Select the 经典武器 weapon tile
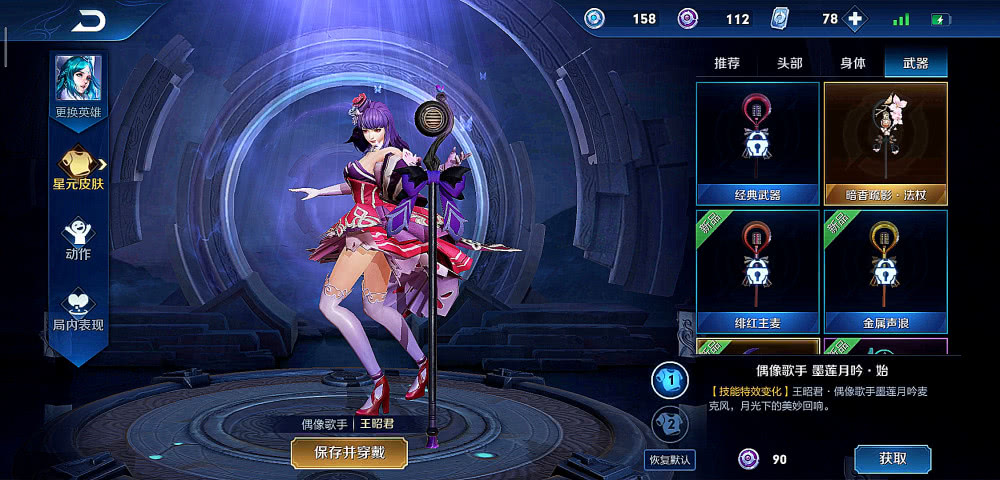 click(757, 143)
